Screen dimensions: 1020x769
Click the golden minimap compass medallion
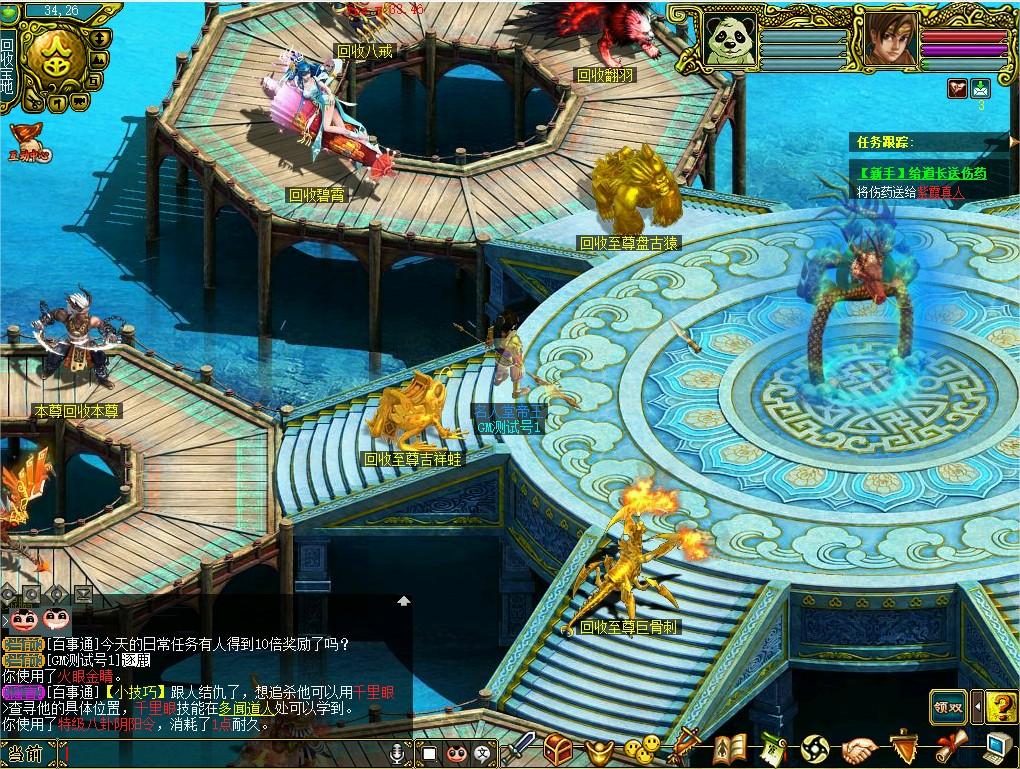coord(56,58)
